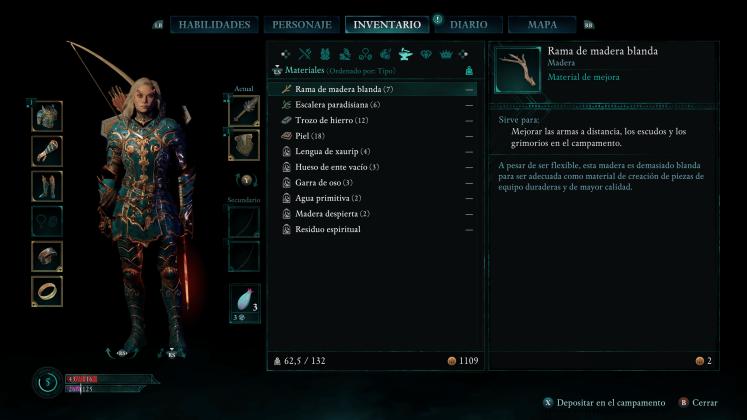Select the Inventario tab

click(386, 25)
